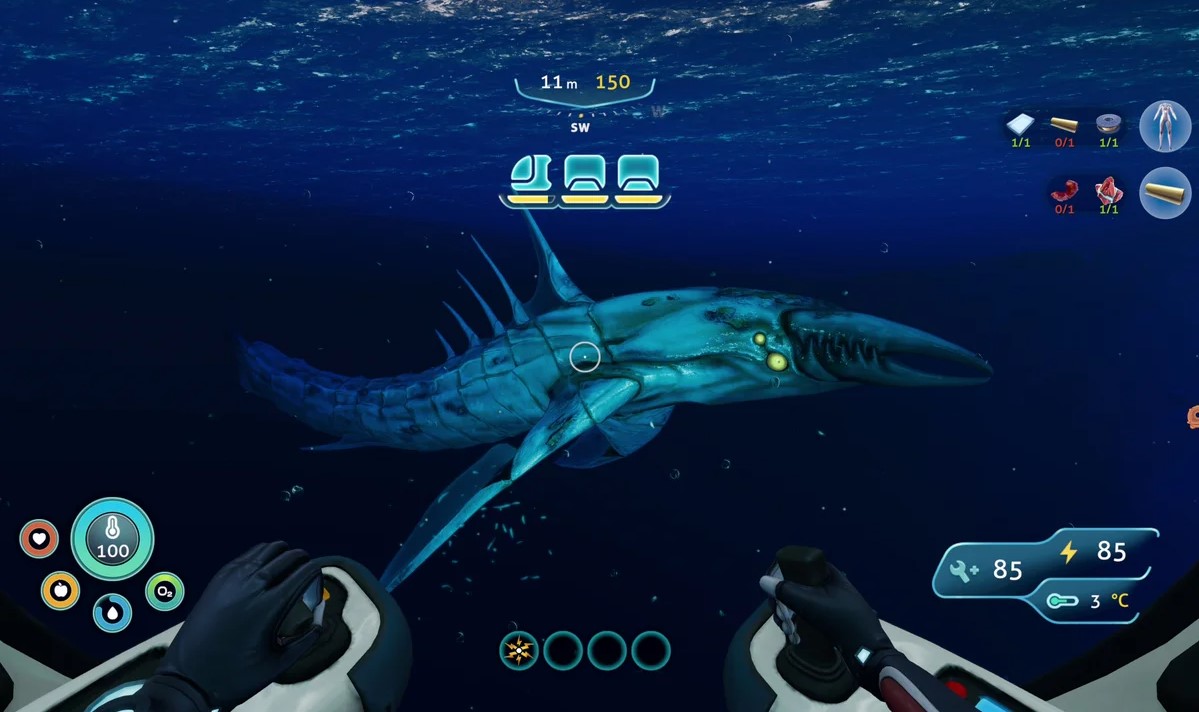This screenshot has height=712, width=1199.
Task: Select the red crystal chunk ingredient icon
Action: tap(1108, 190)
